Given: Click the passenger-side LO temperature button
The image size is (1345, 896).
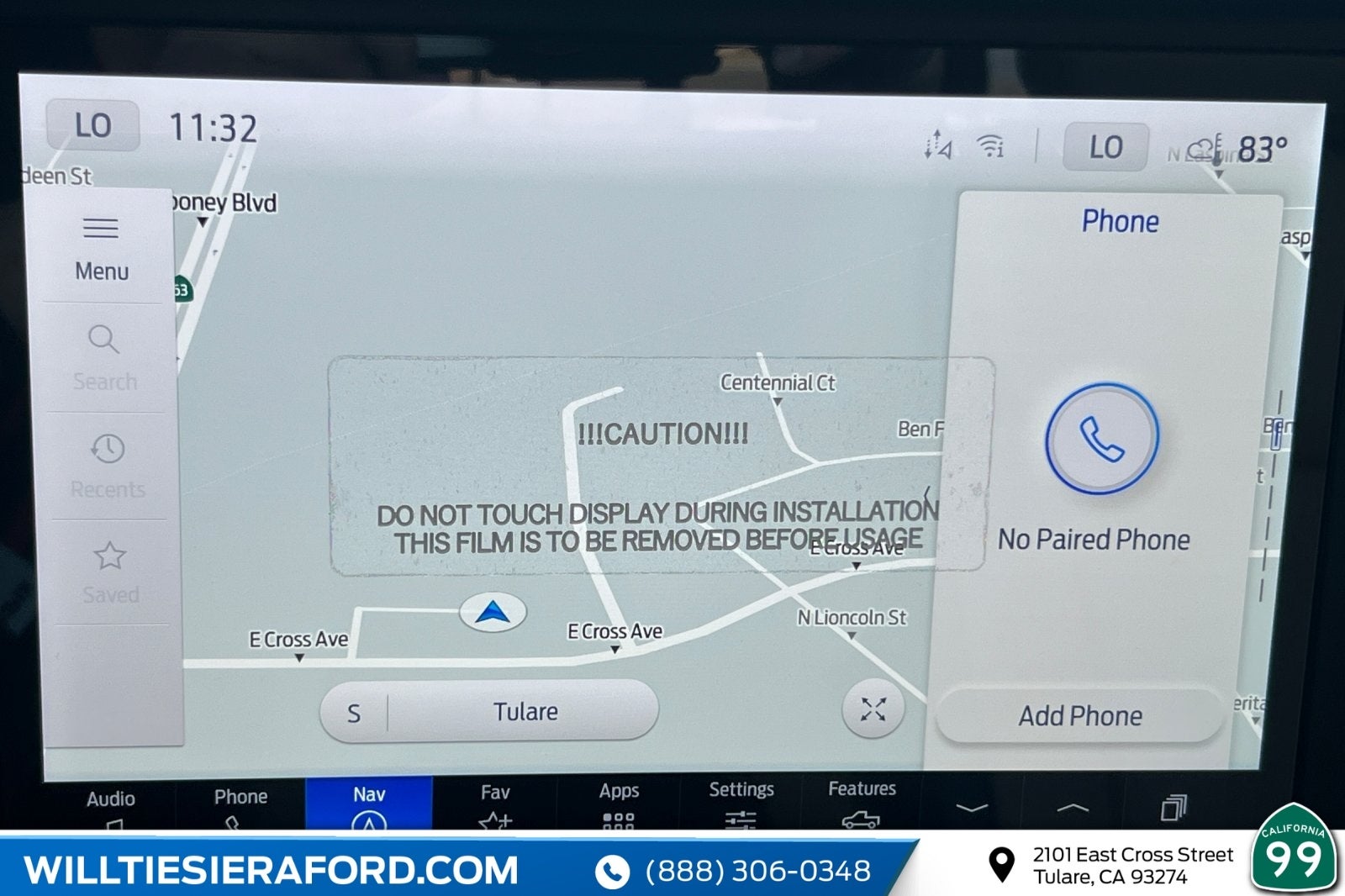Looking at the screenshot, I should (1105, 147).
